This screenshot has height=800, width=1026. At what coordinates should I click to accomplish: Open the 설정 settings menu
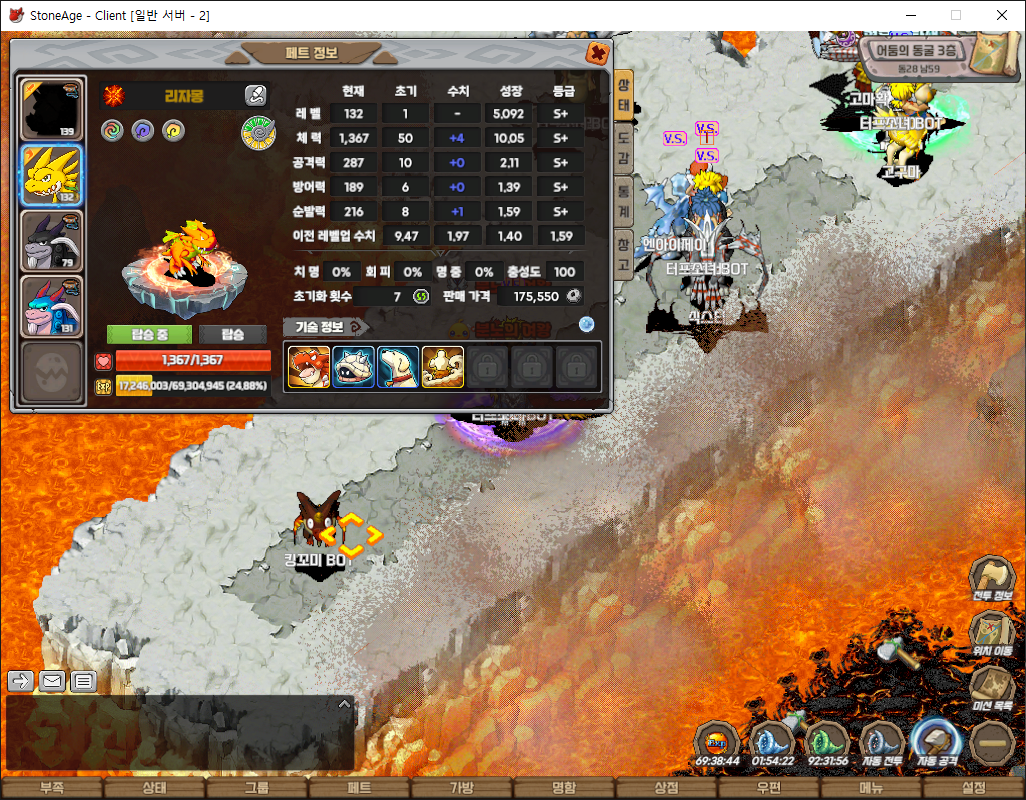973,788
